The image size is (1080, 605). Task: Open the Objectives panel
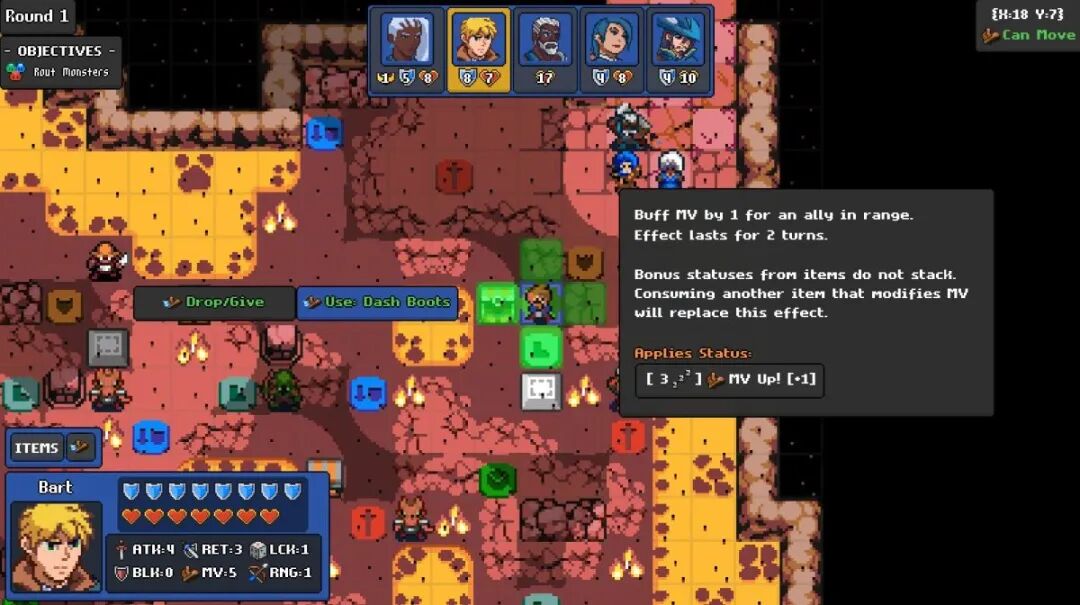tap(60, 60)
